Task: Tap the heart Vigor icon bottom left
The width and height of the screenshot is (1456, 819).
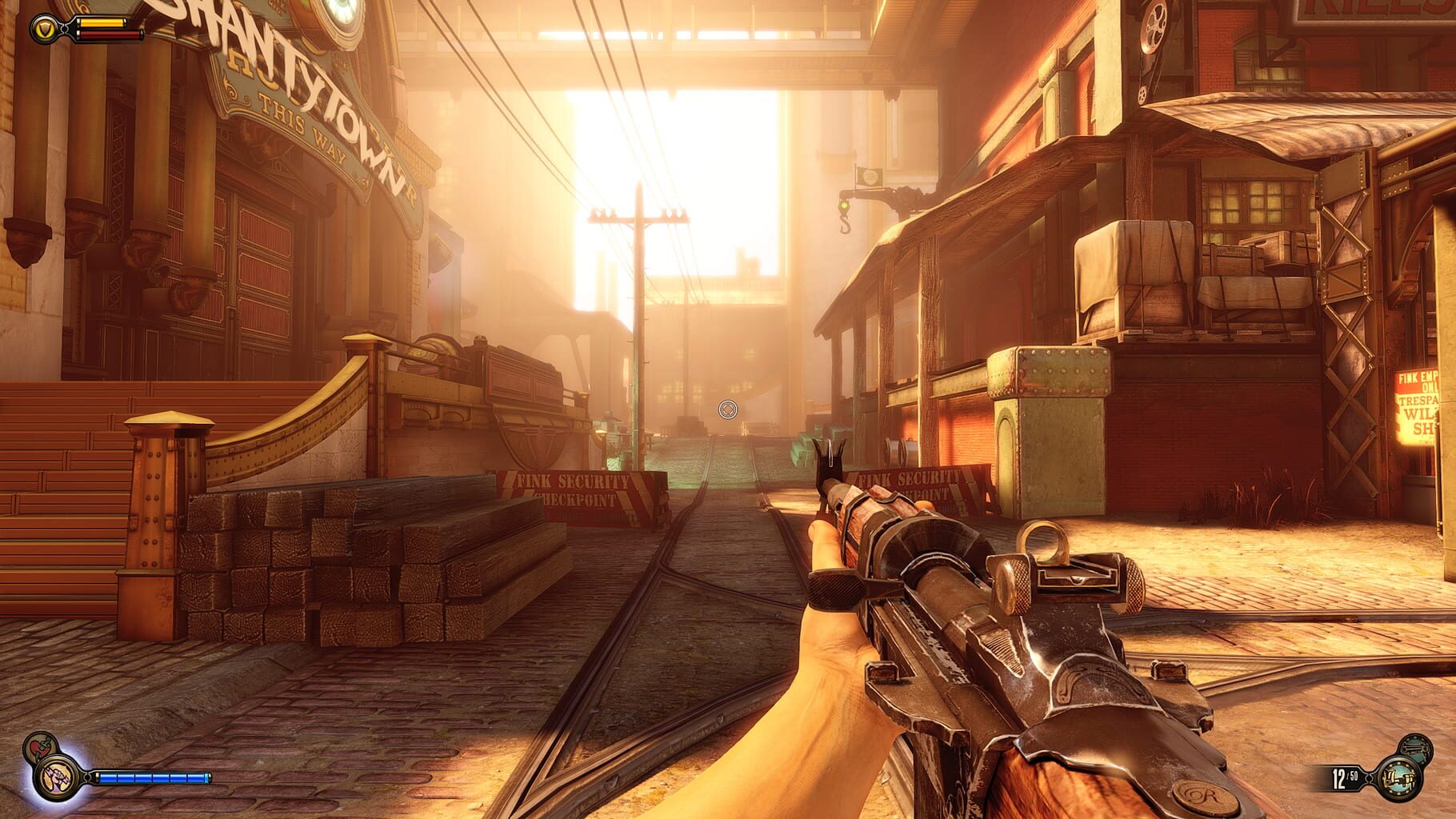Action: tap(38, 747)
